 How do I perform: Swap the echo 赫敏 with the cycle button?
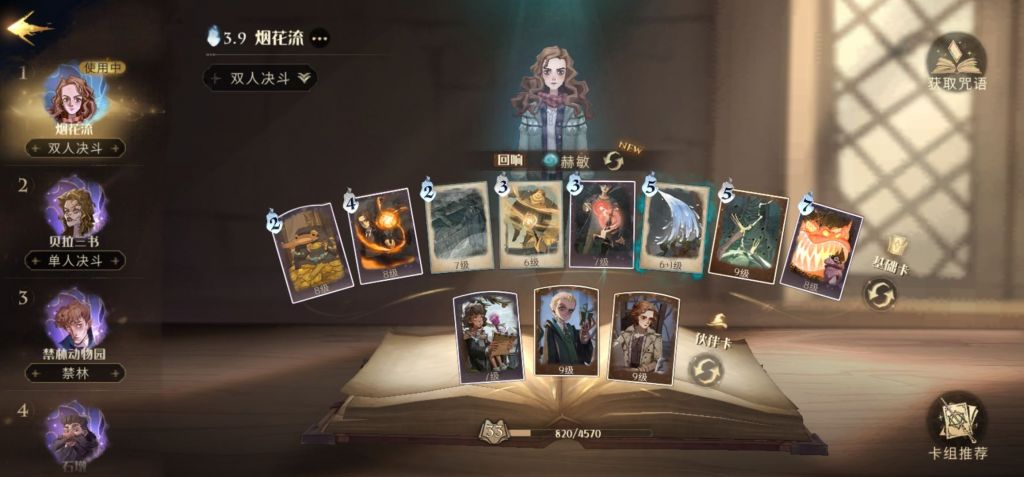[613, 160]
